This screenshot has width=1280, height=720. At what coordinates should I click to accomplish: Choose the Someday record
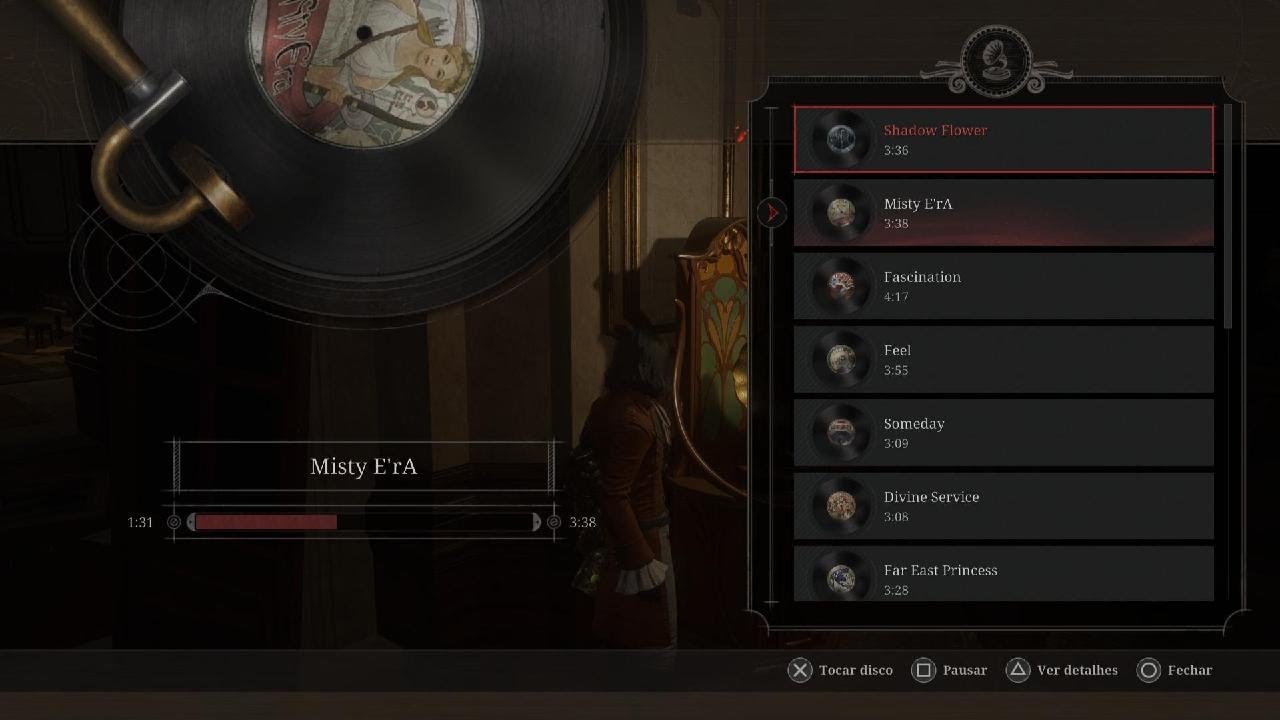click(1003, 433)
